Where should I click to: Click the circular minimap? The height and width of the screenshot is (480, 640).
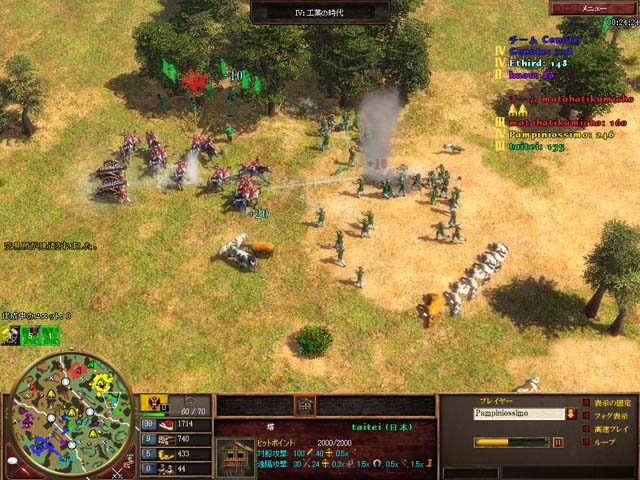[70, 410]
